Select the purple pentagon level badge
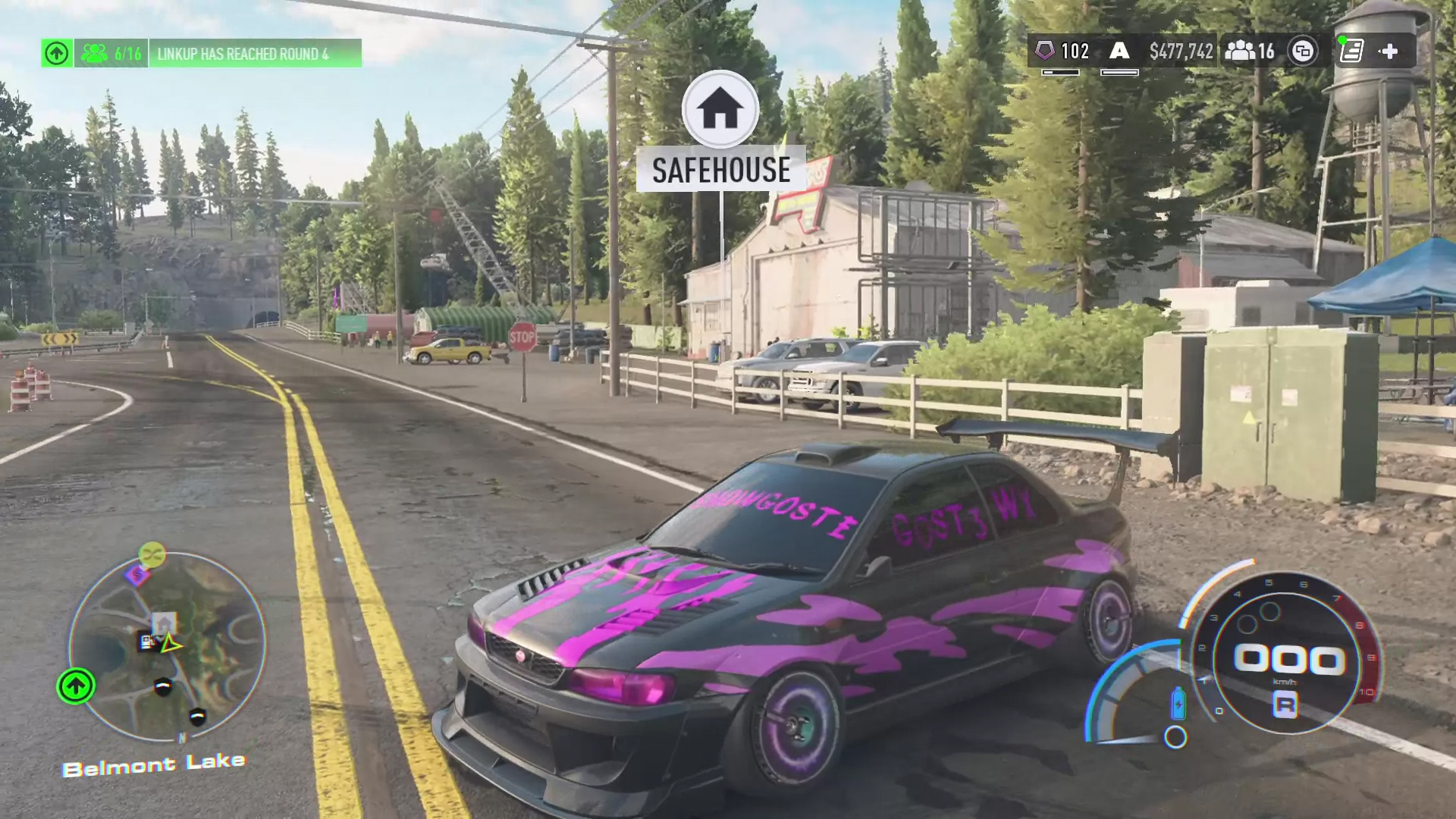The image size is (1456, 819). click(1045, 51)
